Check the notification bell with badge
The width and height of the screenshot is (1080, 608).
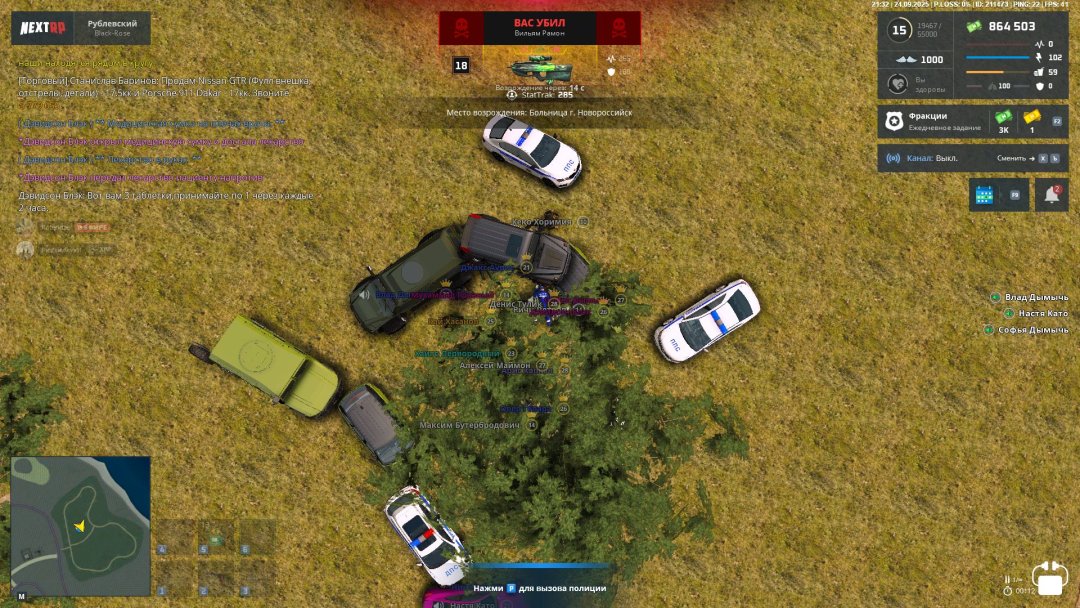[1051, 195]
